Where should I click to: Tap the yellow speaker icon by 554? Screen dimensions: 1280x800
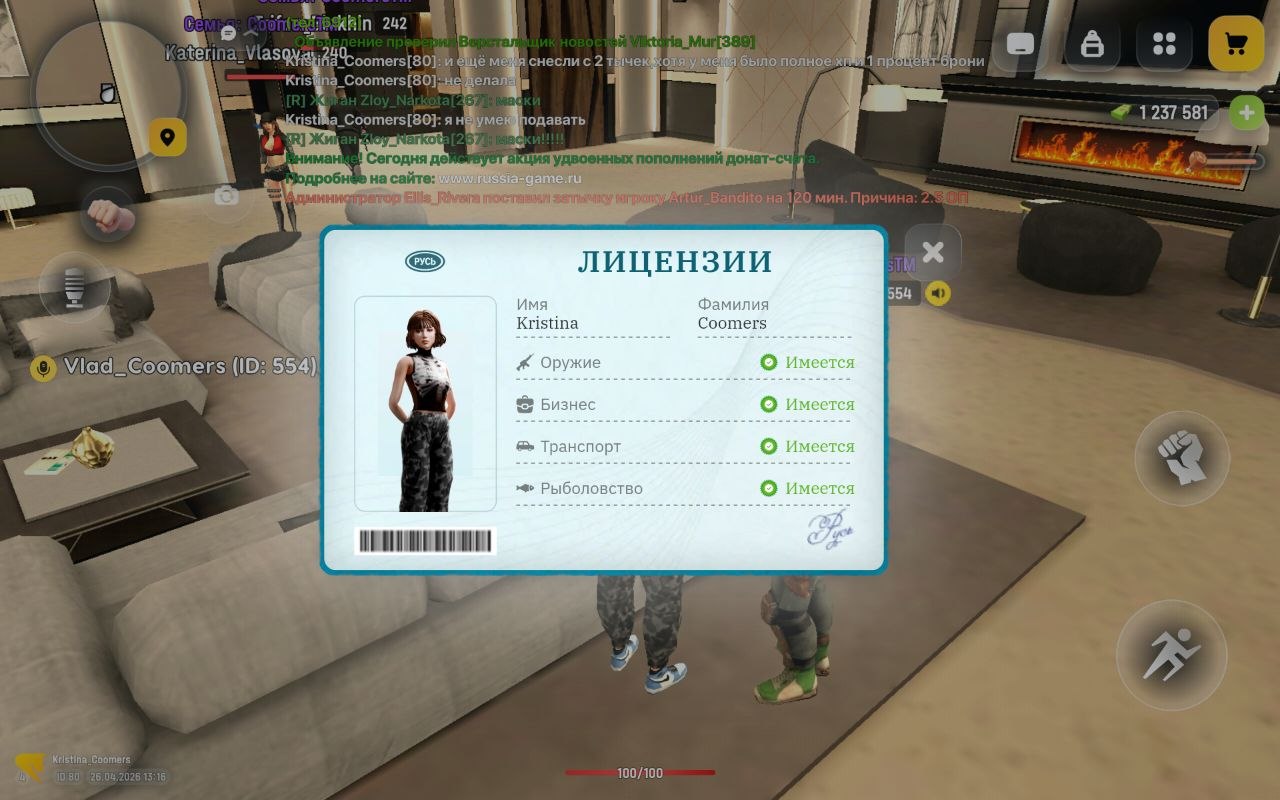click(x=938, y=293)
